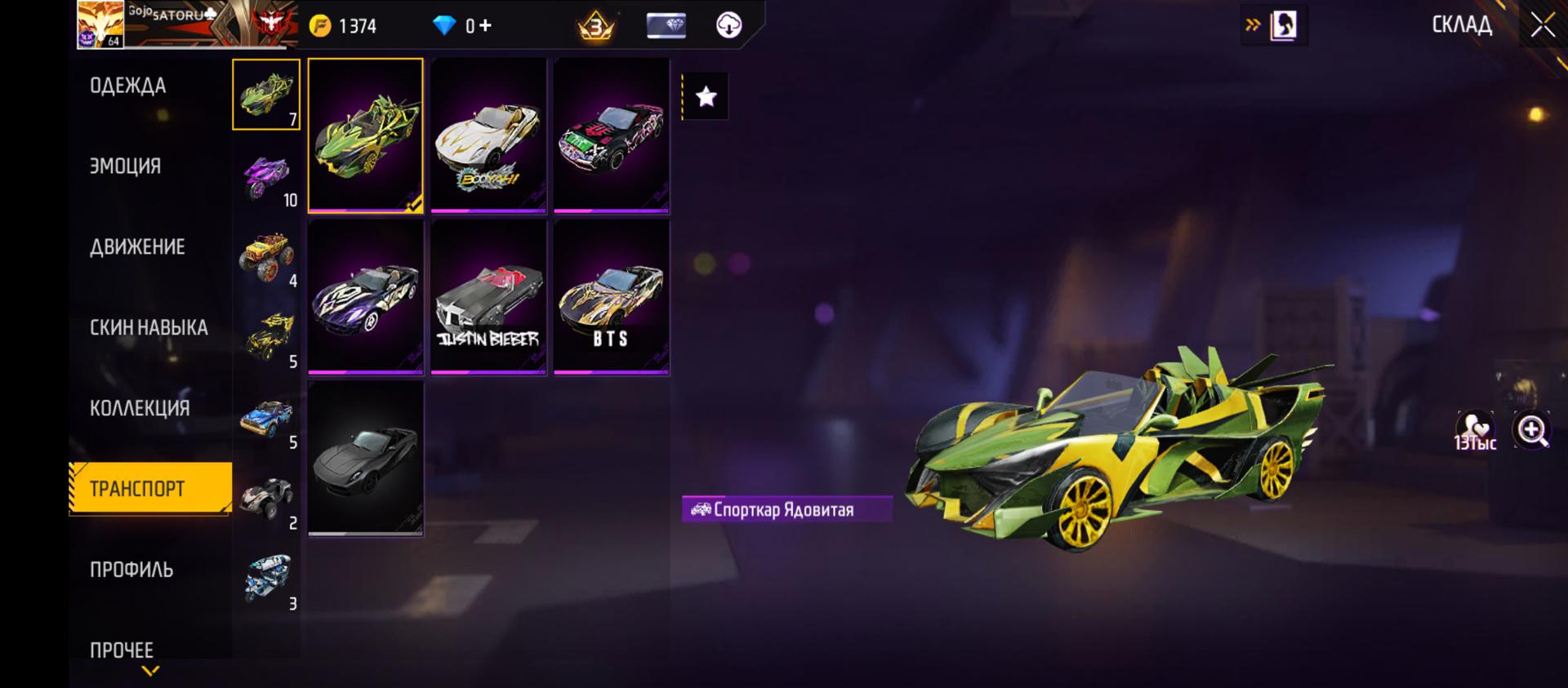Open the ОДЕЖДА category
The image size is (1568, 688).
(128, 86)
